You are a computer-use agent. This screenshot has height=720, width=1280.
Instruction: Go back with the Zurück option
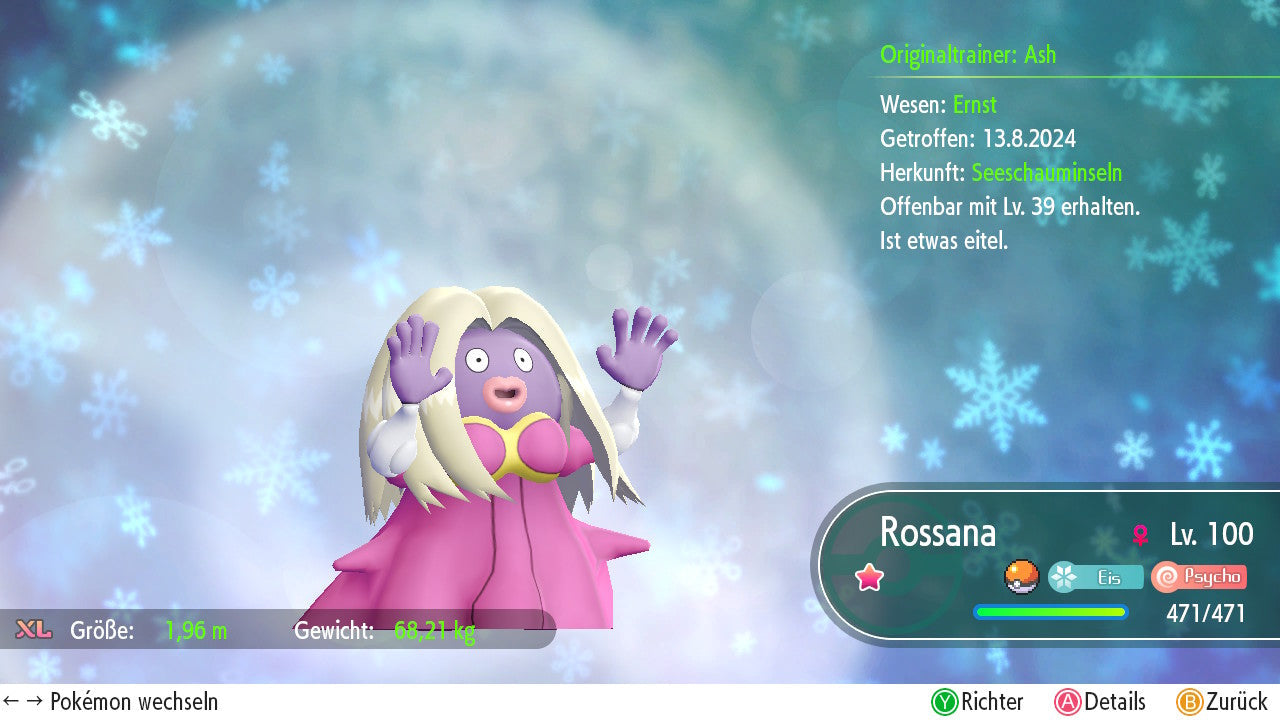1221,702
